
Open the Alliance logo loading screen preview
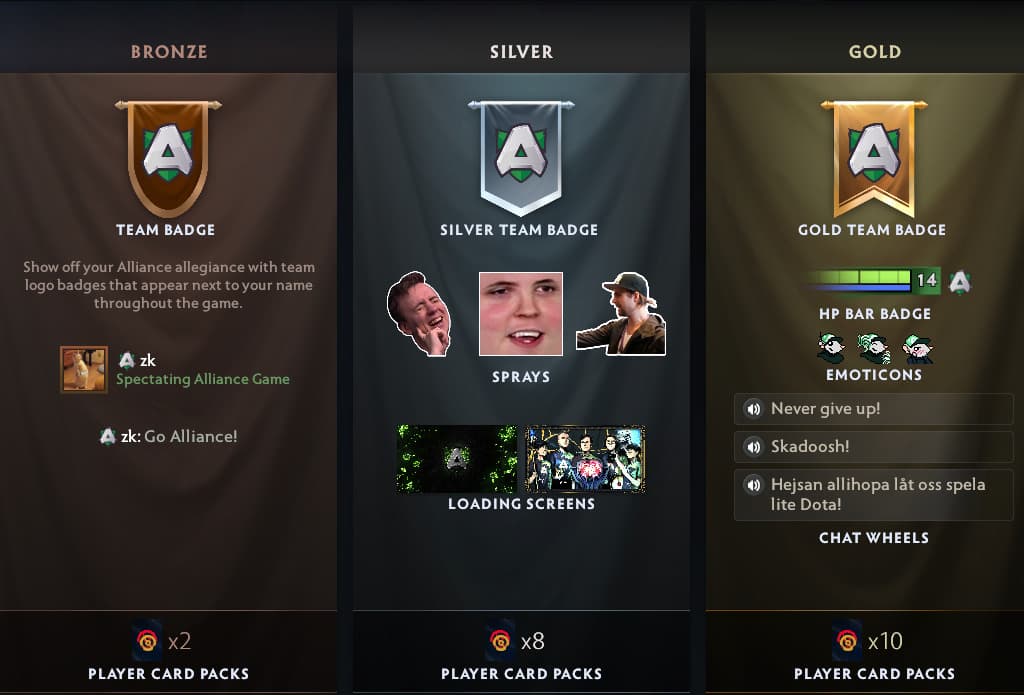pyautogui.click(x=457, y=459)
